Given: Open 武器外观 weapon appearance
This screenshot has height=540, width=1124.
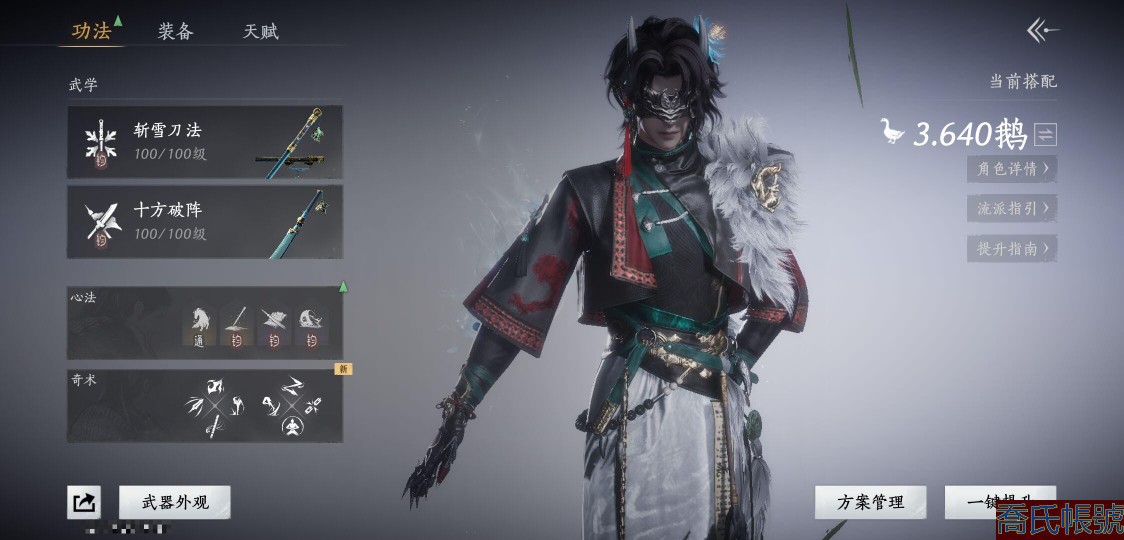Looking at the screenshot, I should (175, 502).
